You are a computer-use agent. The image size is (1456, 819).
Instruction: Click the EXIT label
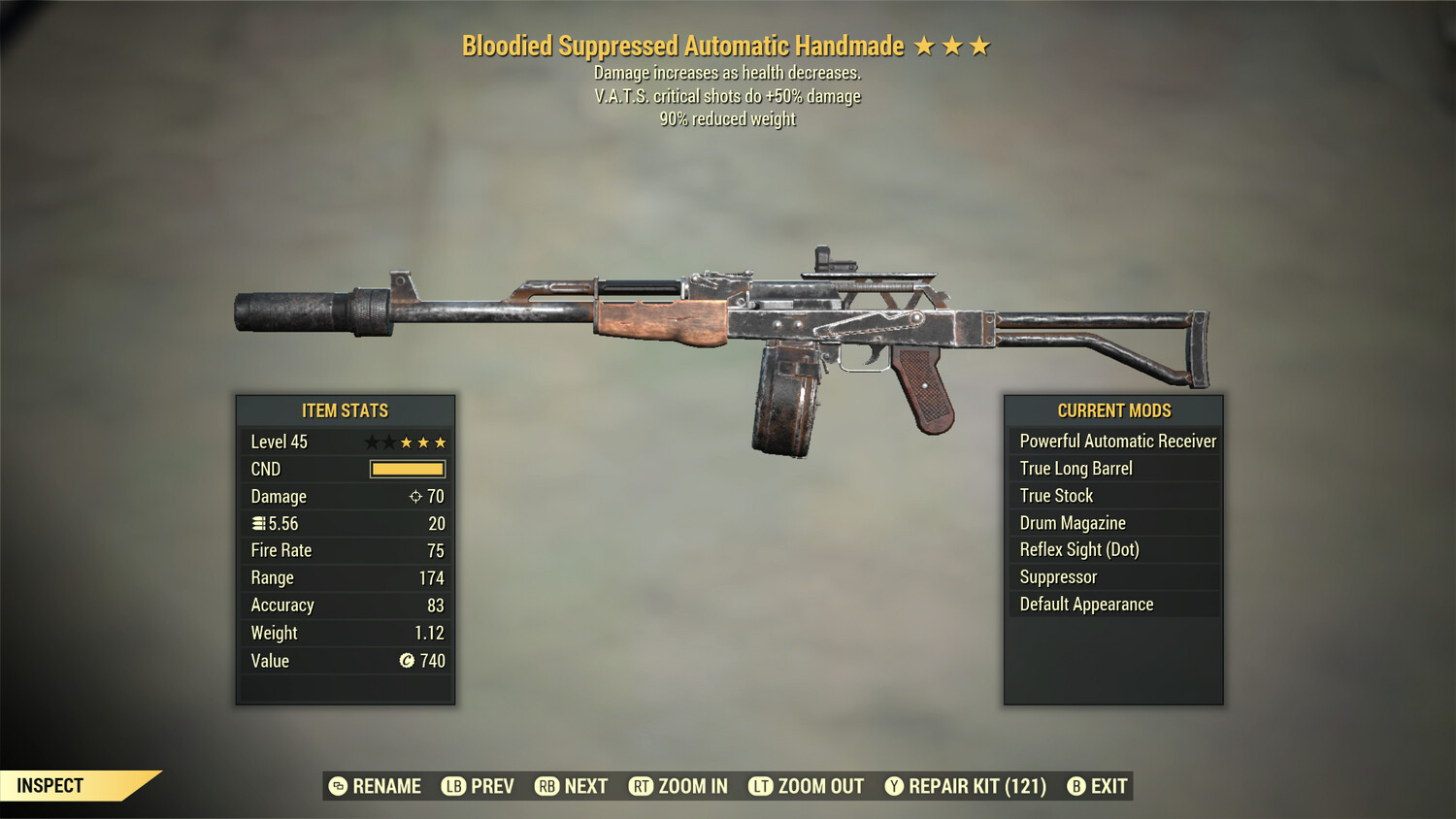pyautogui.click(x=1108, y=786)
